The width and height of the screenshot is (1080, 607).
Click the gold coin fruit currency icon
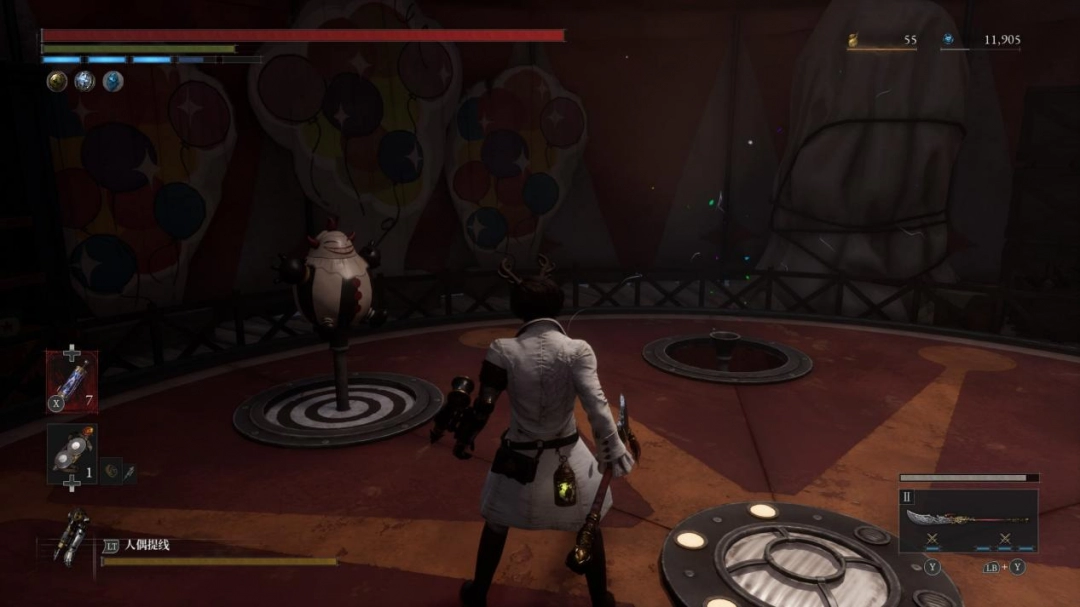[x=853, y=40]
